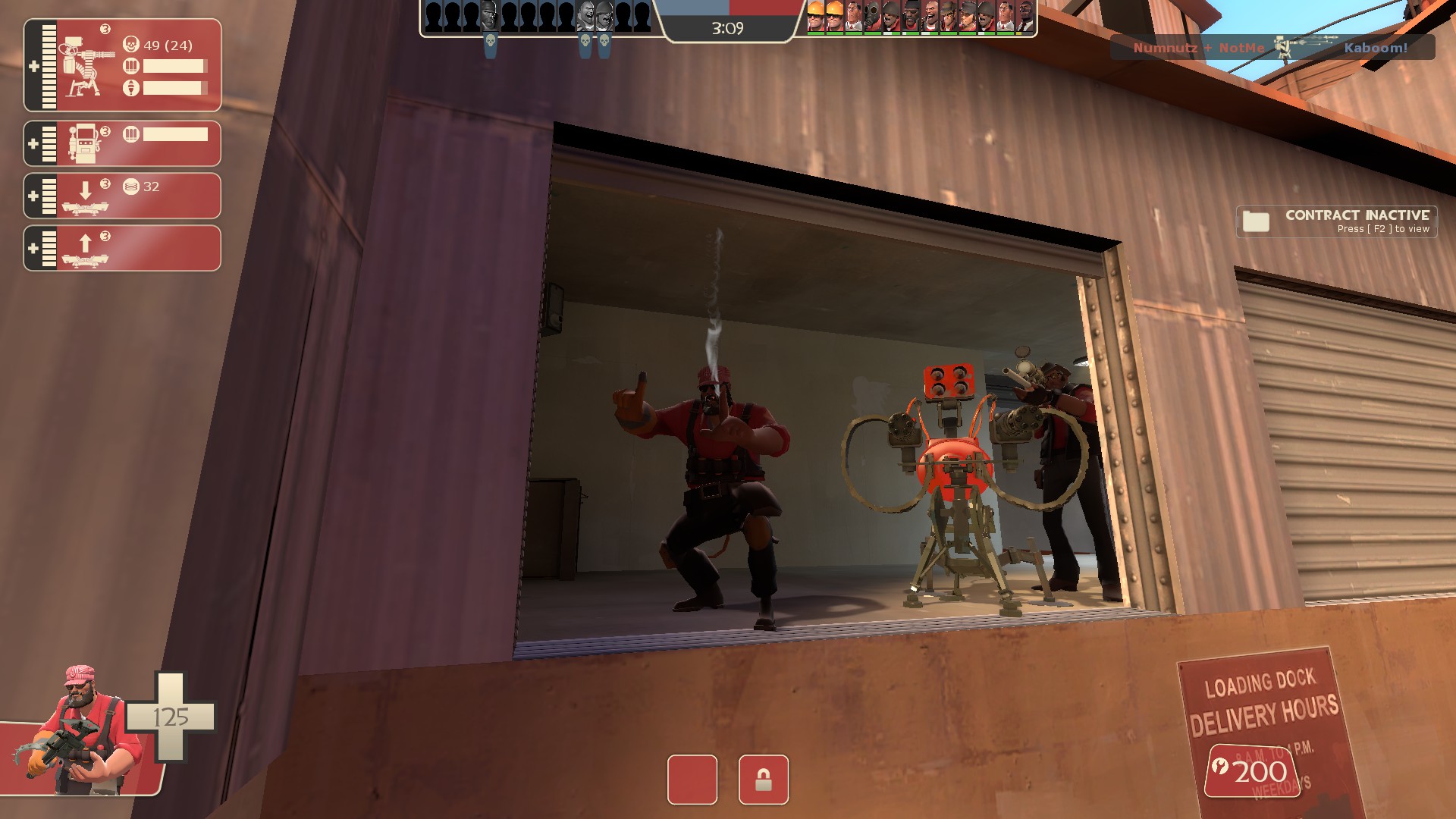Select the Engineer avatar in the red team roster

(814, 17)
